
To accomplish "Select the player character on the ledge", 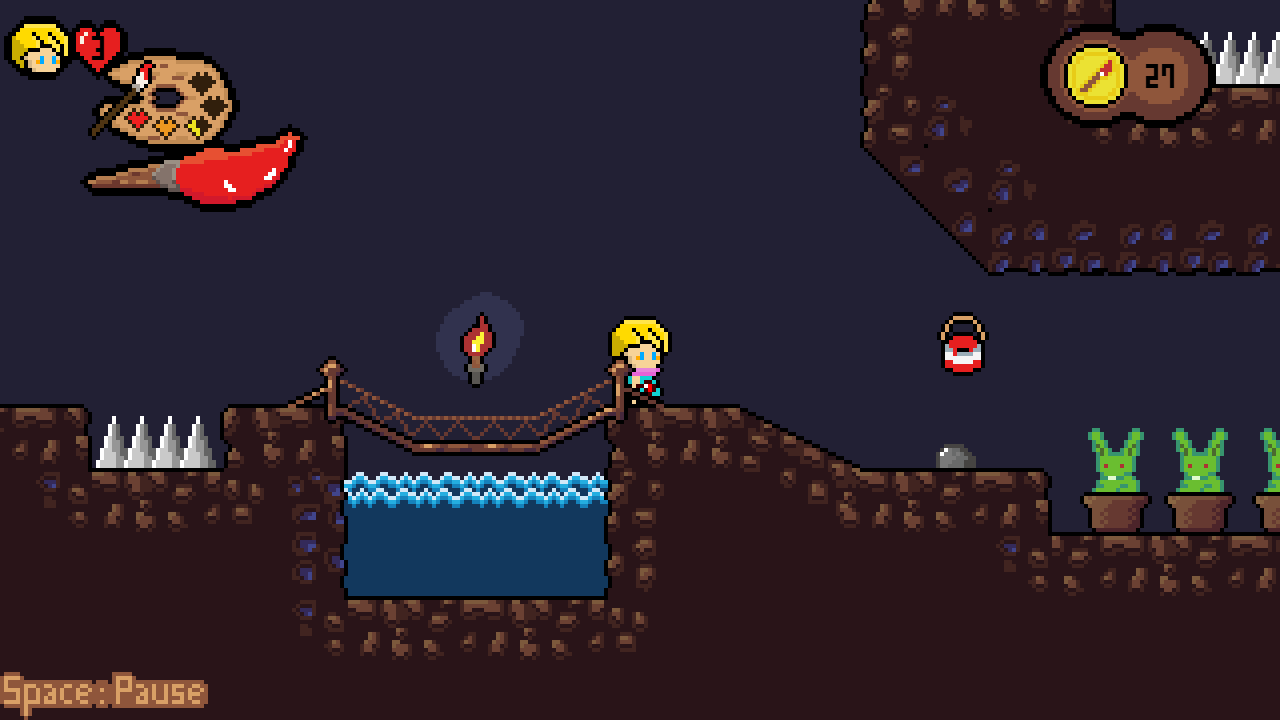I will [642, 360].
